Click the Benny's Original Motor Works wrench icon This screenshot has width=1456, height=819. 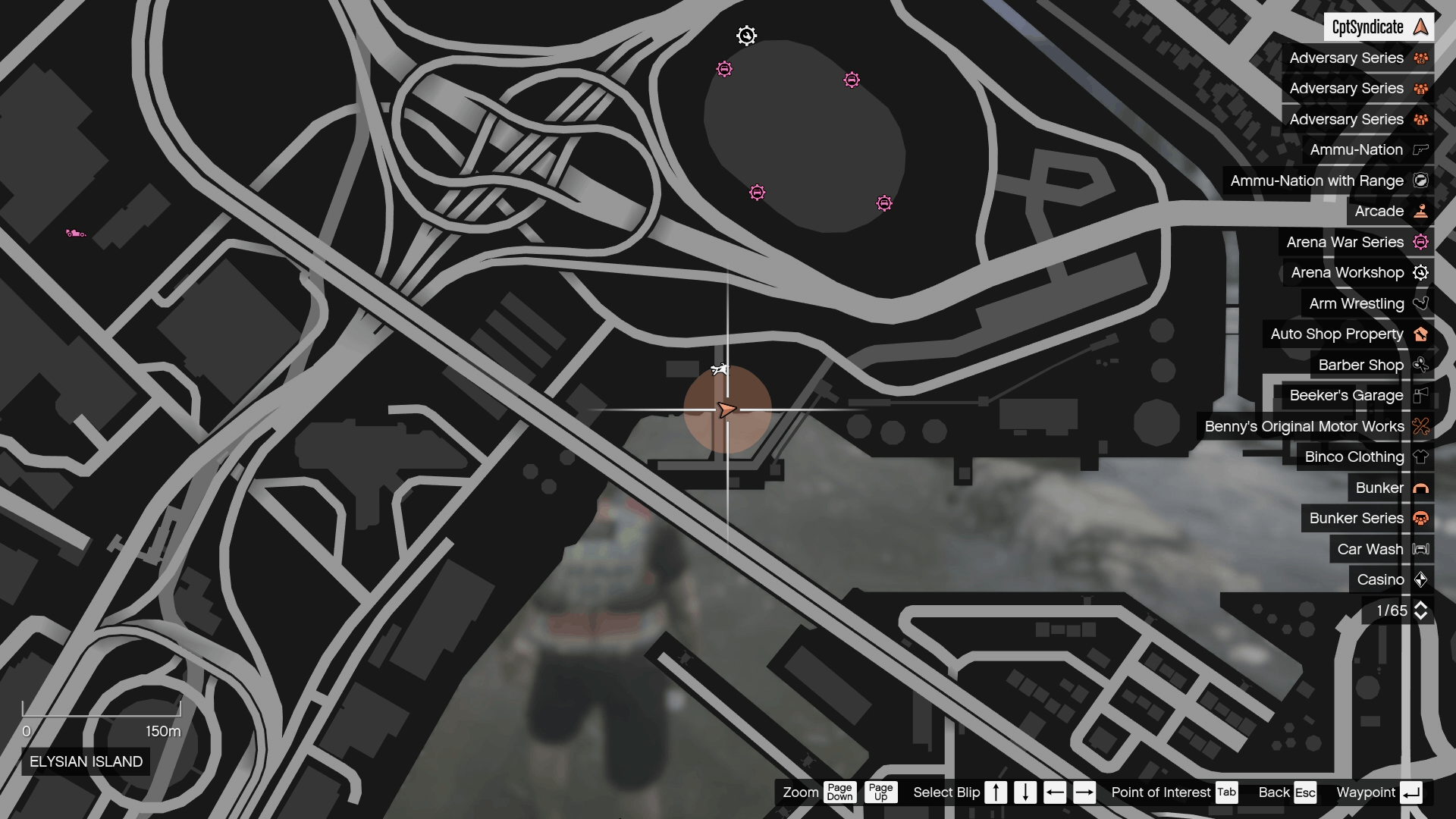pyautogui.click(x=1420, y=426)
